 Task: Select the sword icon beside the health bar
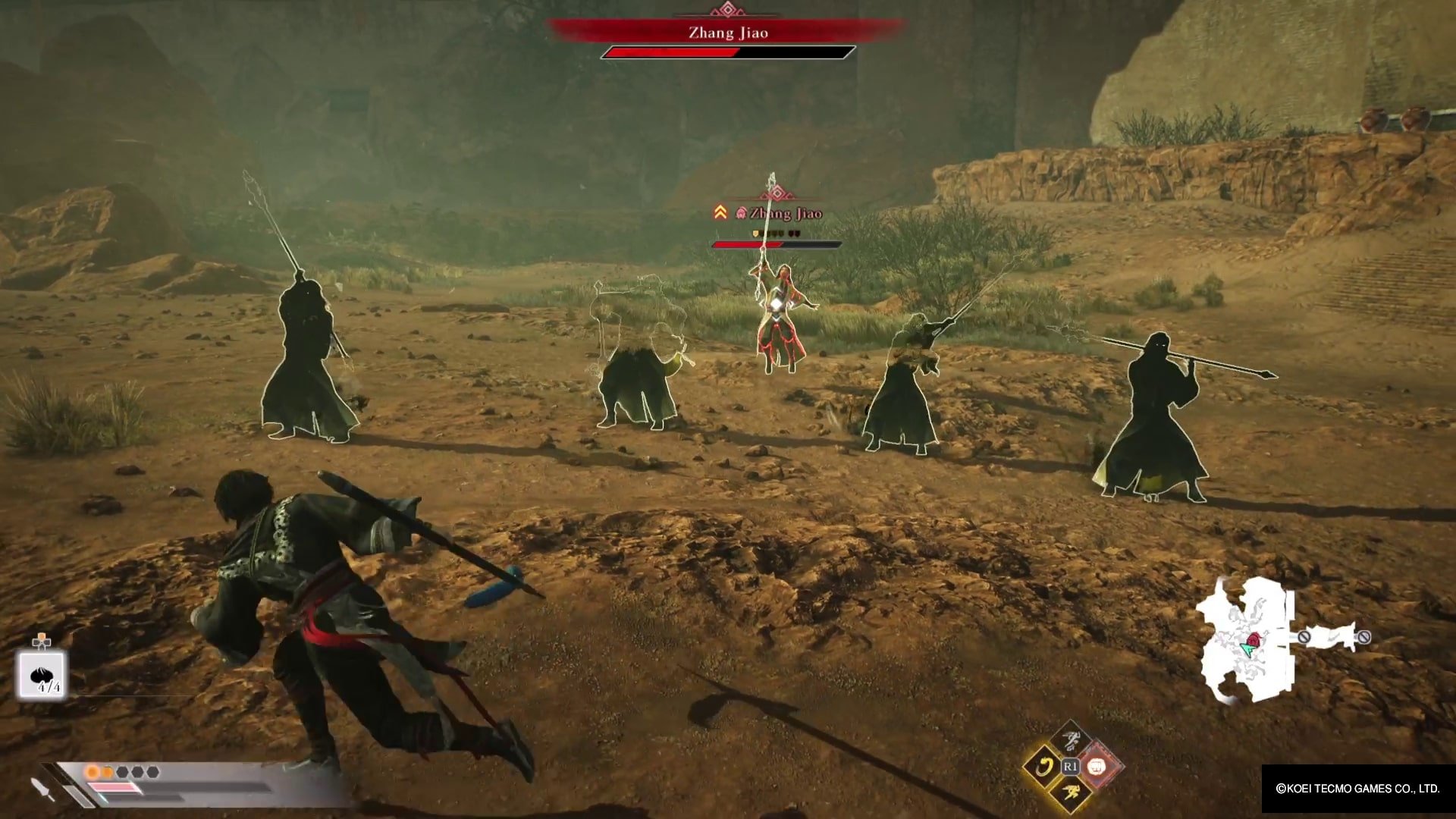pyautogui.click(x=40, y=789)
